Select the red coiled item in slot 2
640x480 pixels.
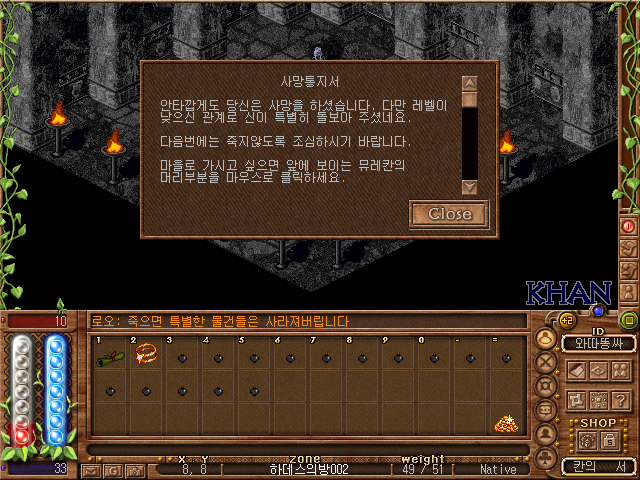click(146, 352)
